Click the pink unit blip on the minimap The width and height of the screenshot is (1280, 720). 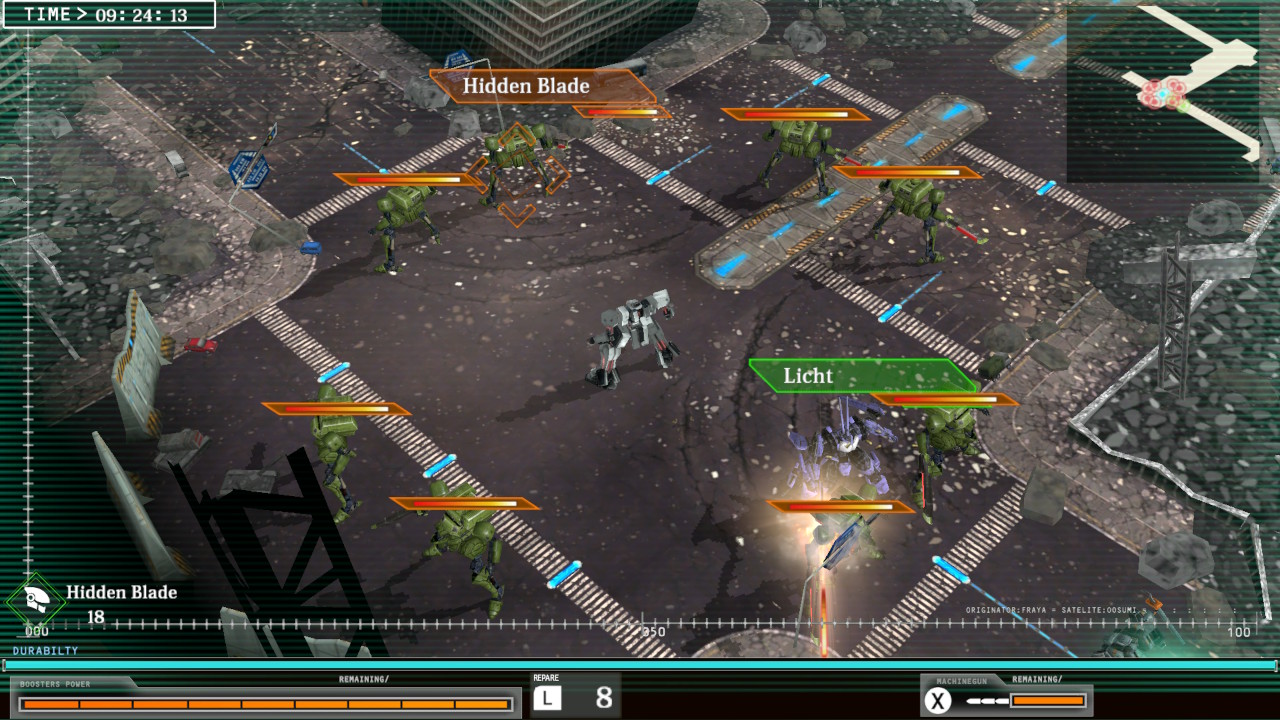(x=1162, y=92)
